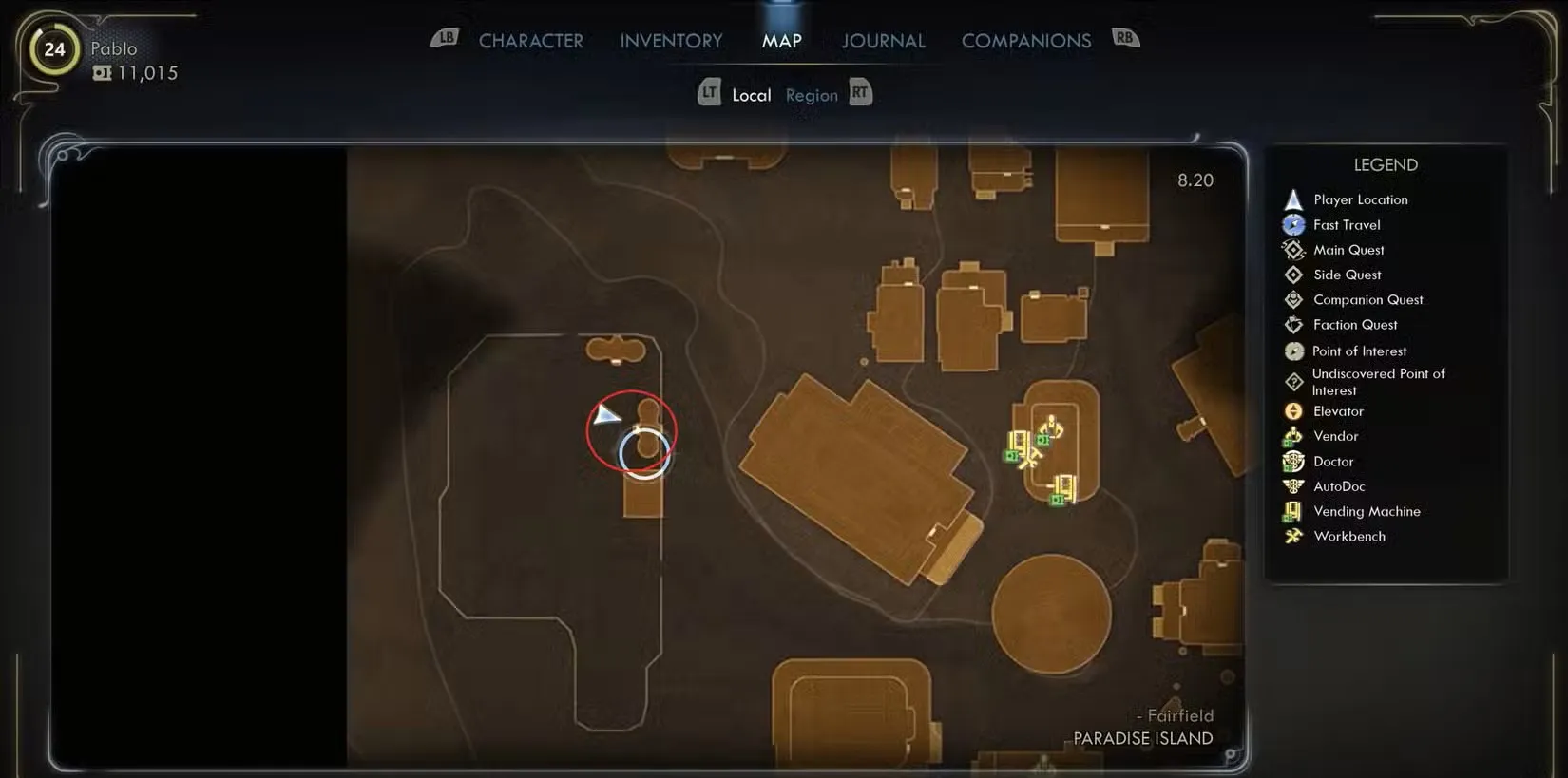Select the Fast Travel legend entry
Screen dimensions: 1568x778
coord(1346,225)
